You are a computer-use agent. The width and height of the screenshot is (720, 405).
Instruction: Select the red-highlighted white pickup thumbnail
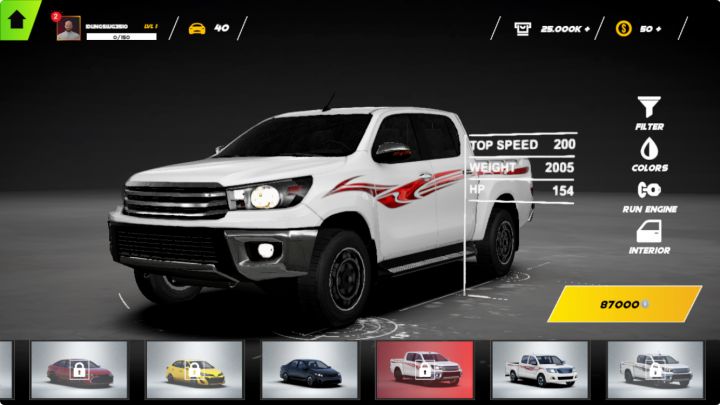click(424, 370)
